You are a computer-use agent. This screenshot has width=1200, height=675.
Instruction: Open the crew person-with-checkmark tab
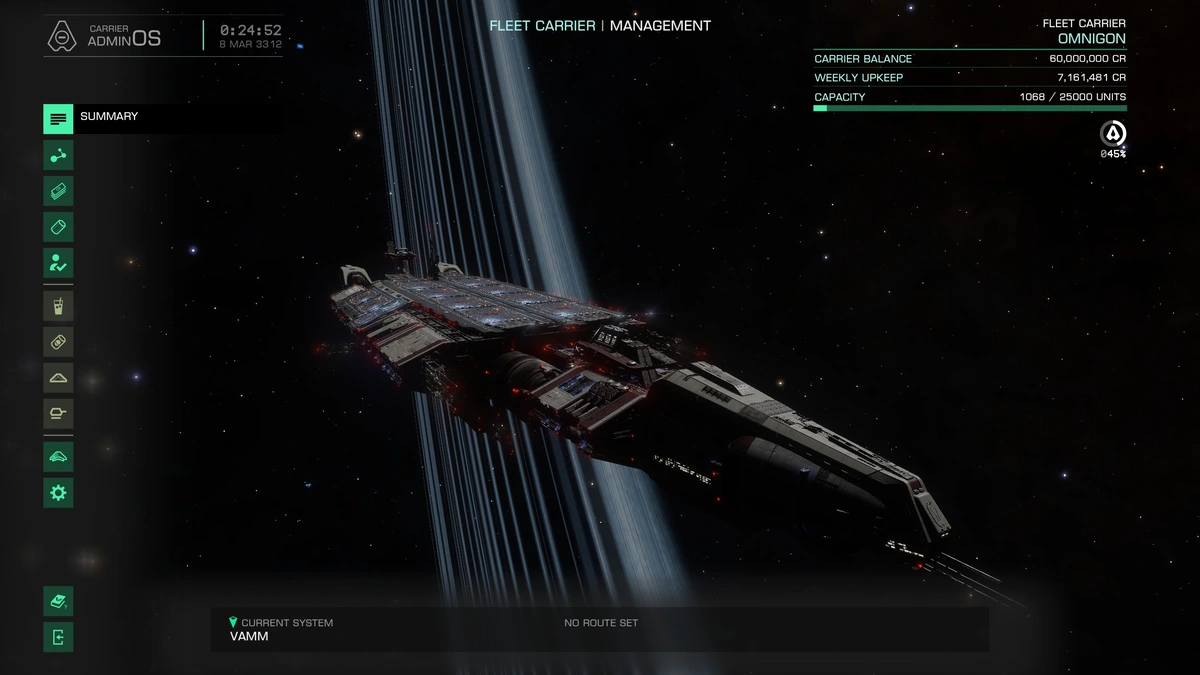point(58,263)
